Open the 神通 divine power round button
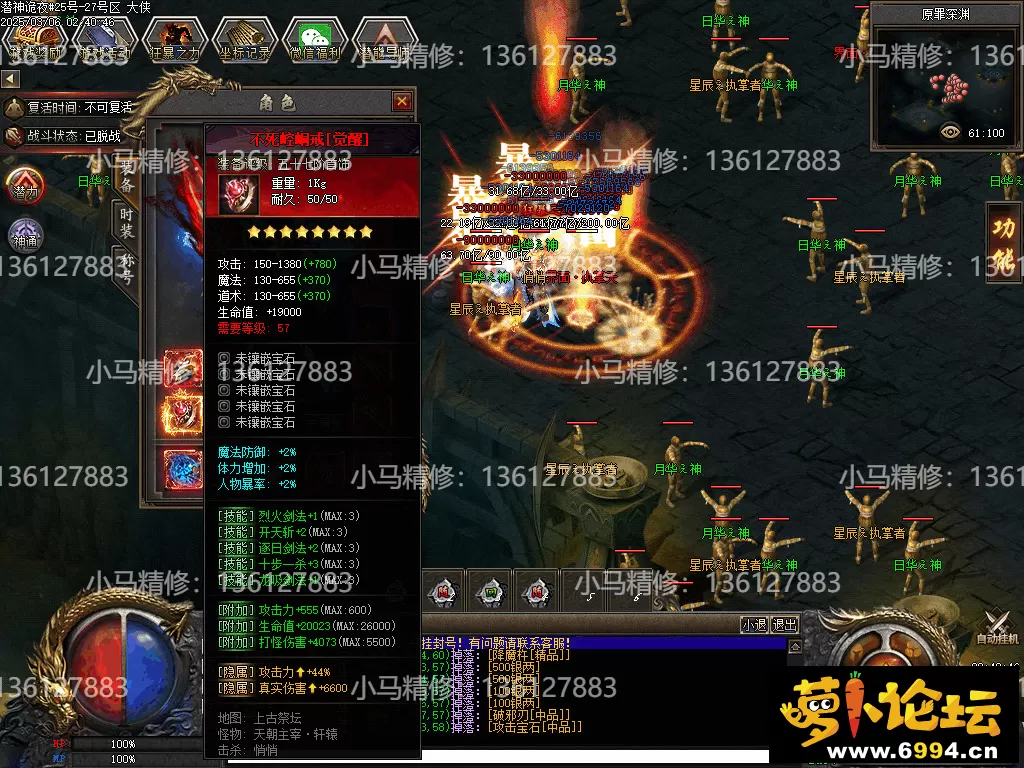Image resolution: width=1024 pixels, height=768 pixels. point(25,236)
